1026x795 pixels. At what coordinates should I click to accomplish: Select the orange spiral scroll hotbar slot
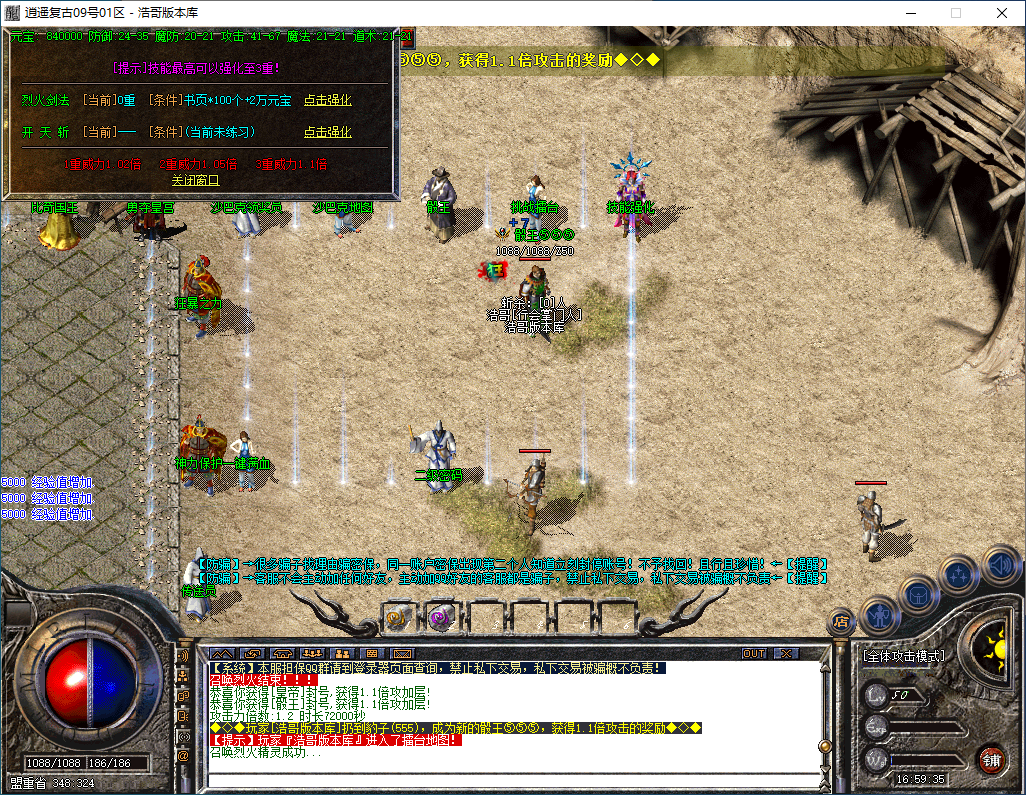399,618
